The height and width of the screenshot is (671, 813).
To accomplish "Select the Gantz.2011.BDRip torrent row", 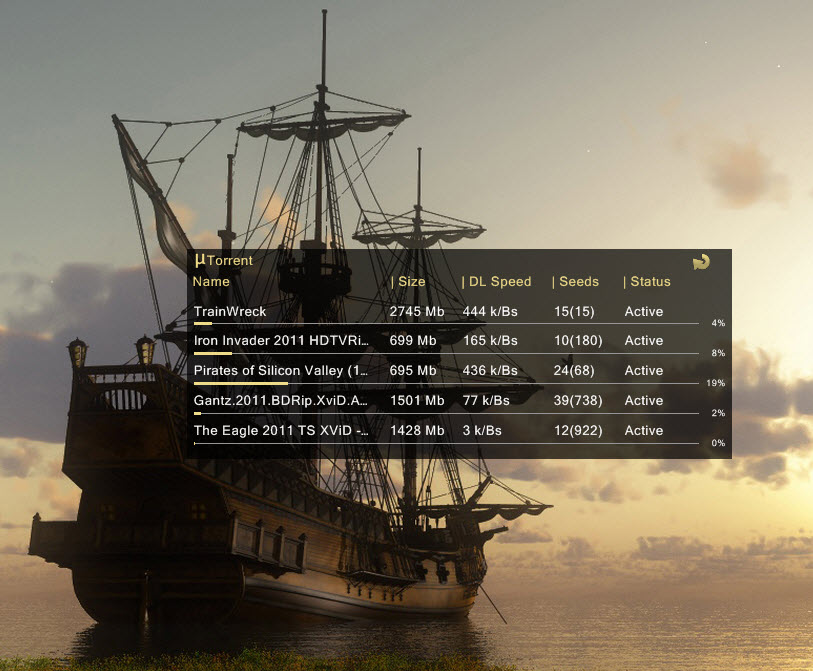I will (281, 401).
